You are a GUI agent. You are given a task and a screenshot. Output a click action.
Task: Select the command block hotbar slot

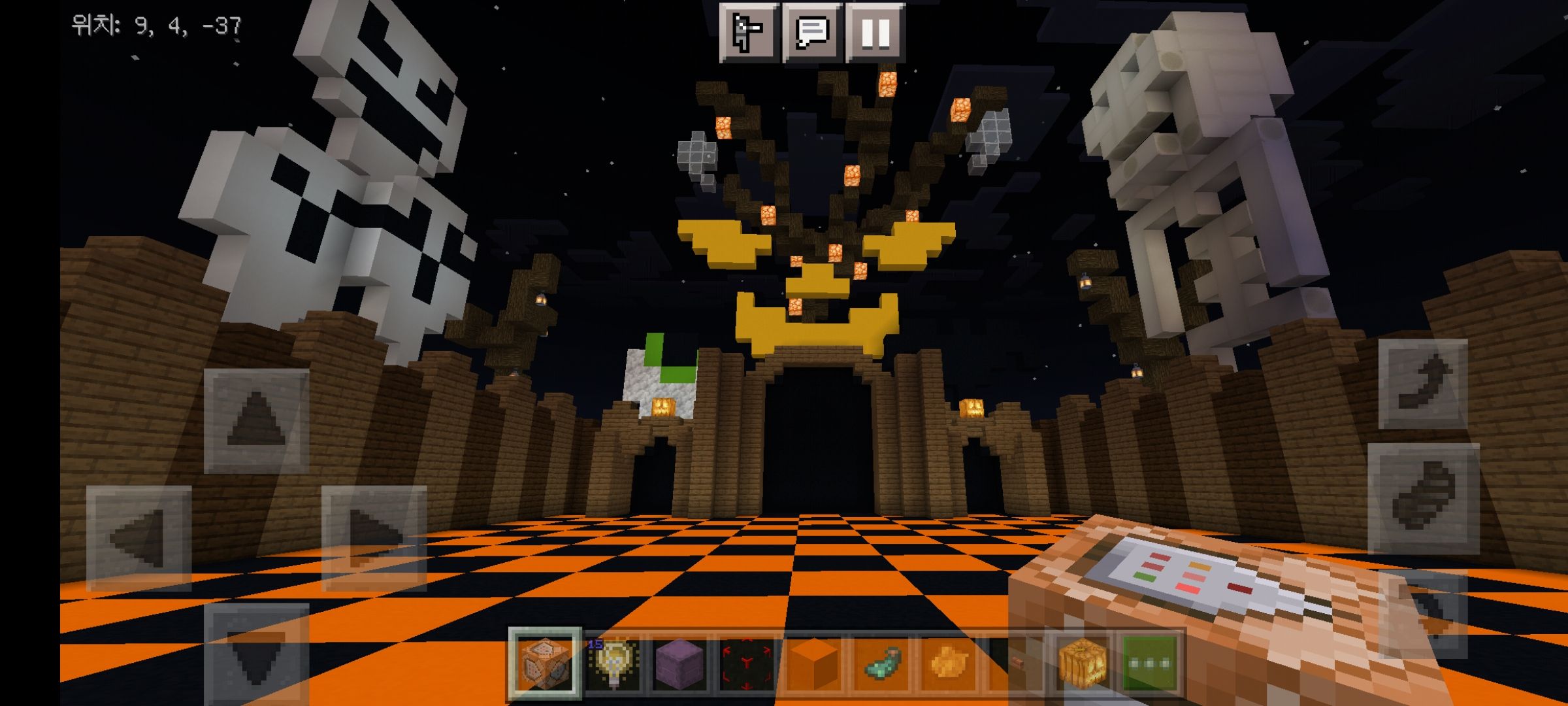coord(545,664)
